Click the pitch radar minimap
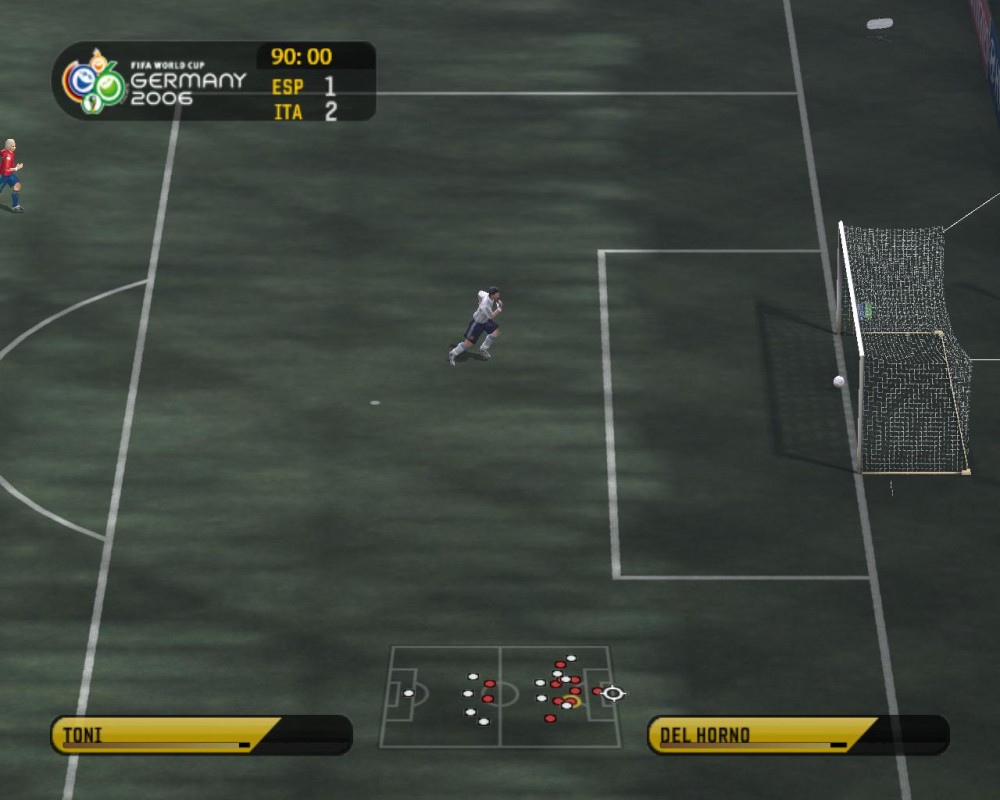Image resolution: width=1000 pixels, height=800 pixels. coord(500,696)
